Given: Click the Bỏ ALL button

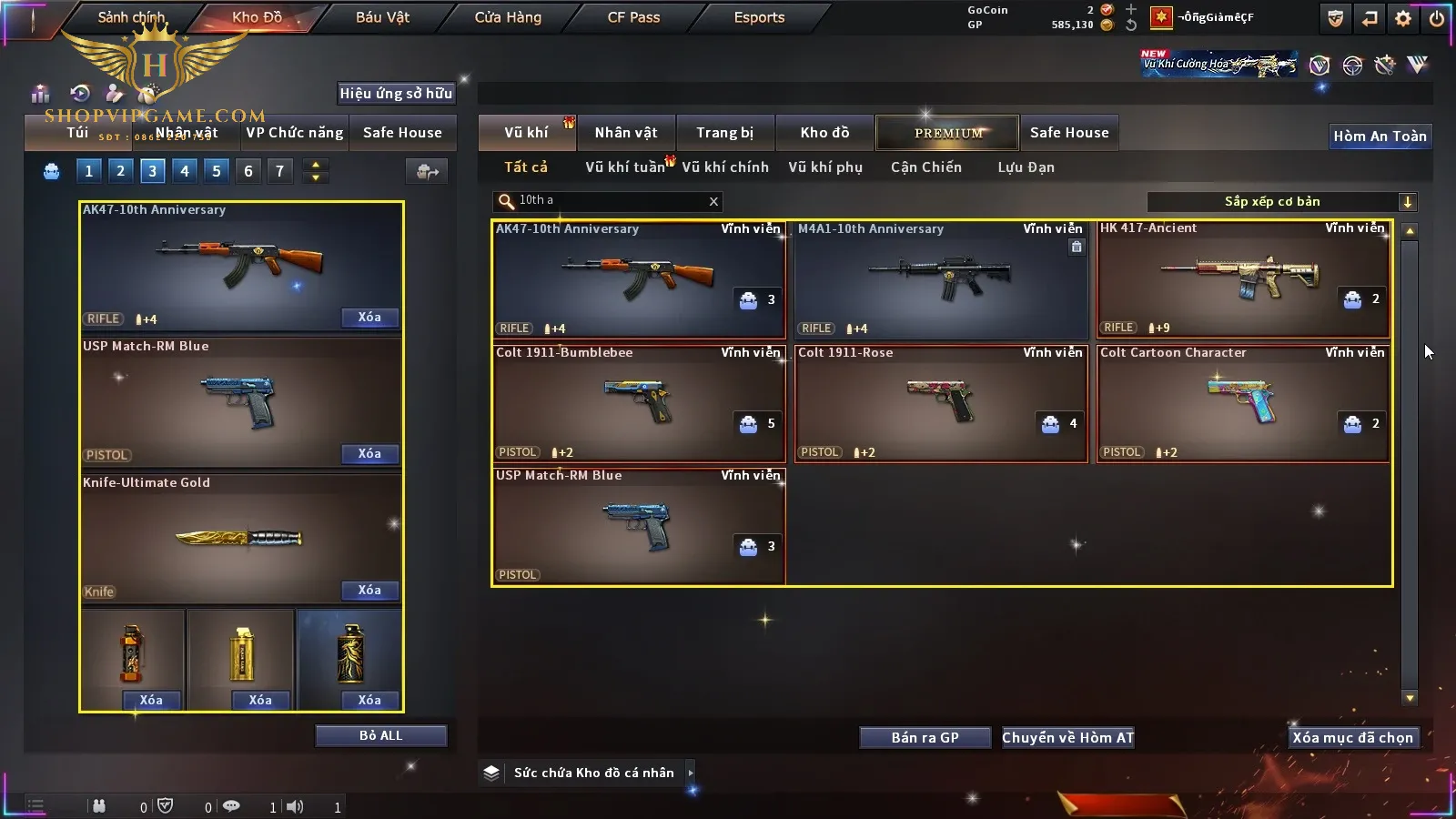Looking at the screenshot, I should point(380,735).
